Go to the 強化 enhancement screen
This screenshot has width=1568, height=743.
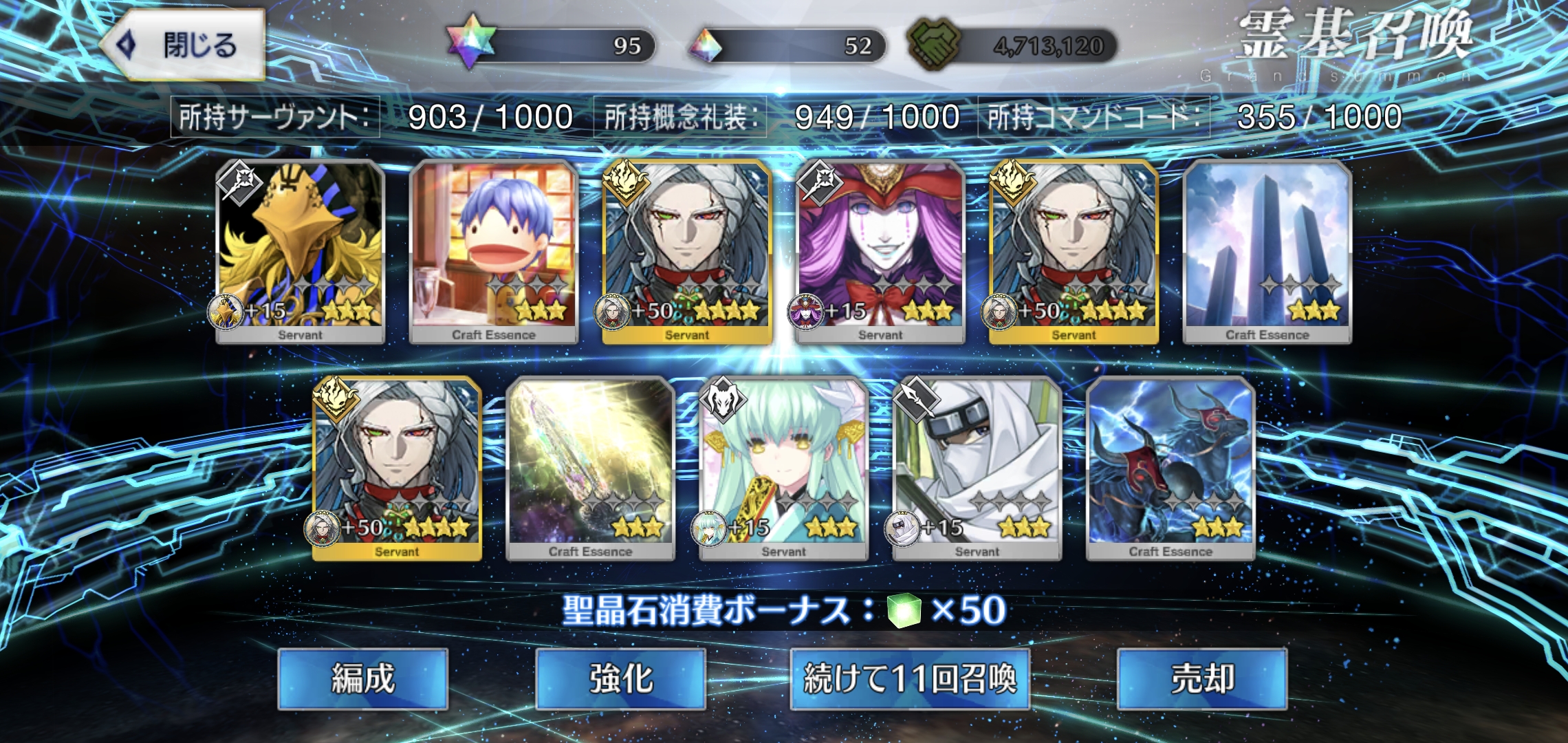pyautogui.click(x=620, y=679)
